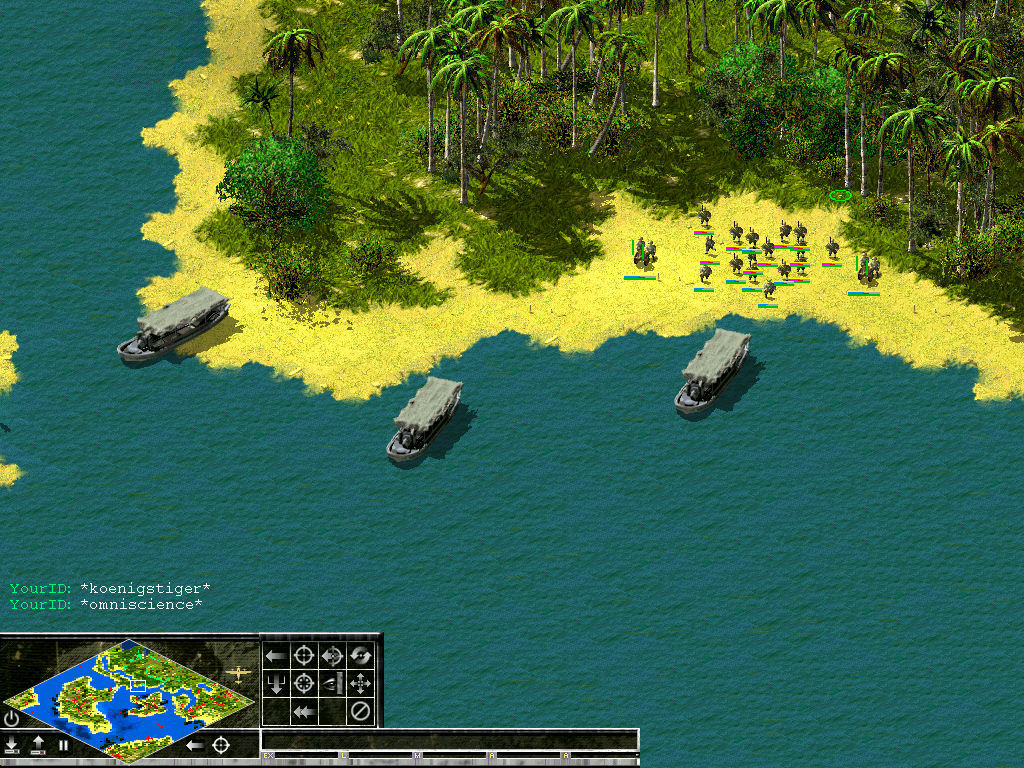This screenshot has height=768, width=1024.
Task: Click the down-arrow icon beside the pause button
Action: tap(13, 745)
